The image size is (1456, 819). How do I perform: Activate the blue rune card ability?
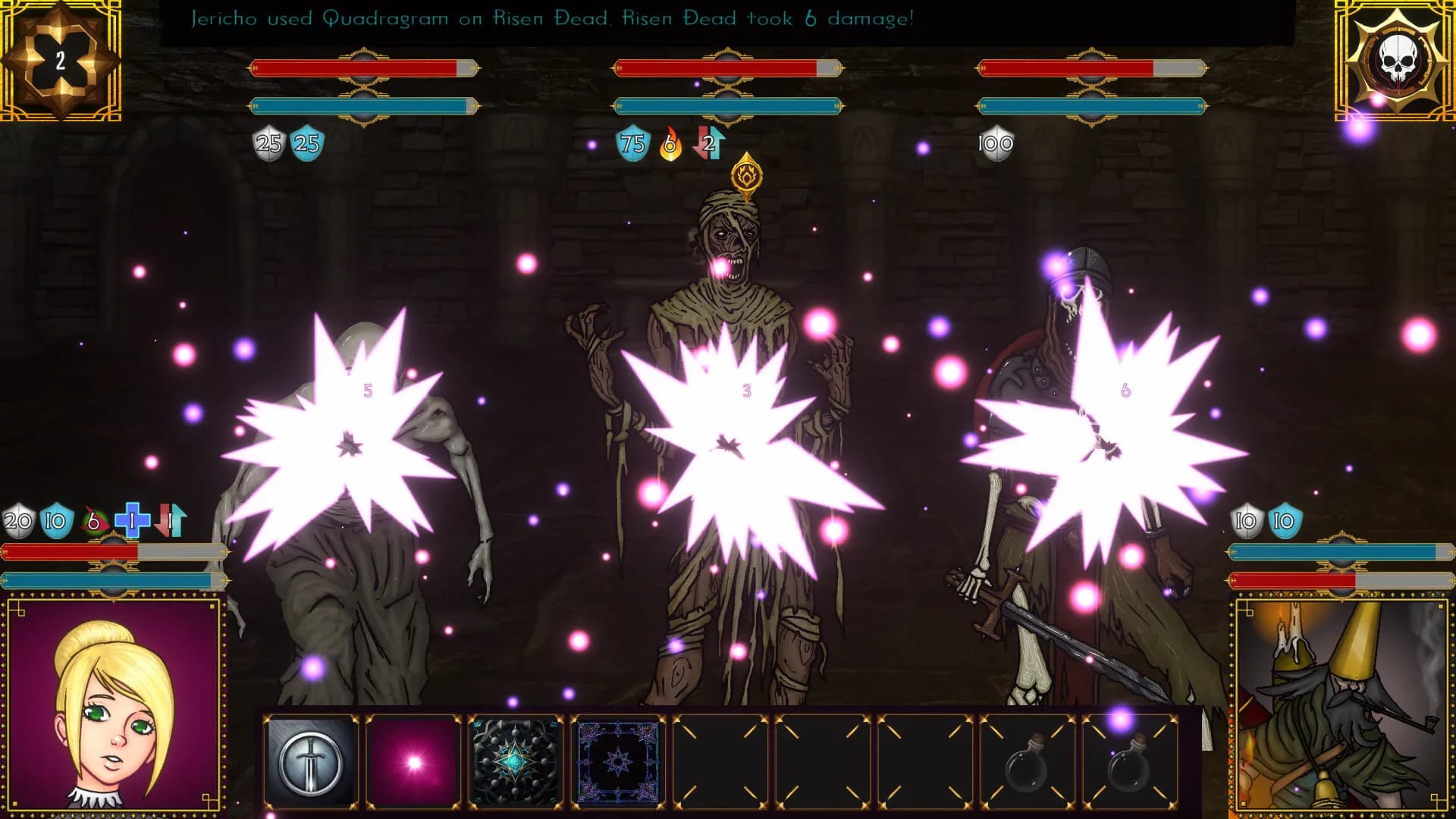pos(618,758)
